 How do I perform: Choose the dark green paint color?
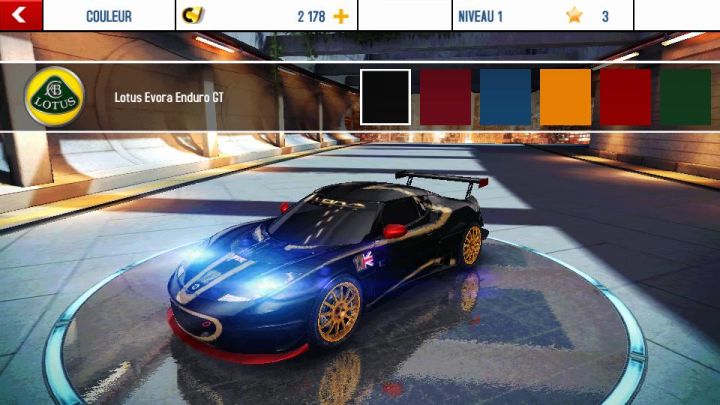(685, 97)
